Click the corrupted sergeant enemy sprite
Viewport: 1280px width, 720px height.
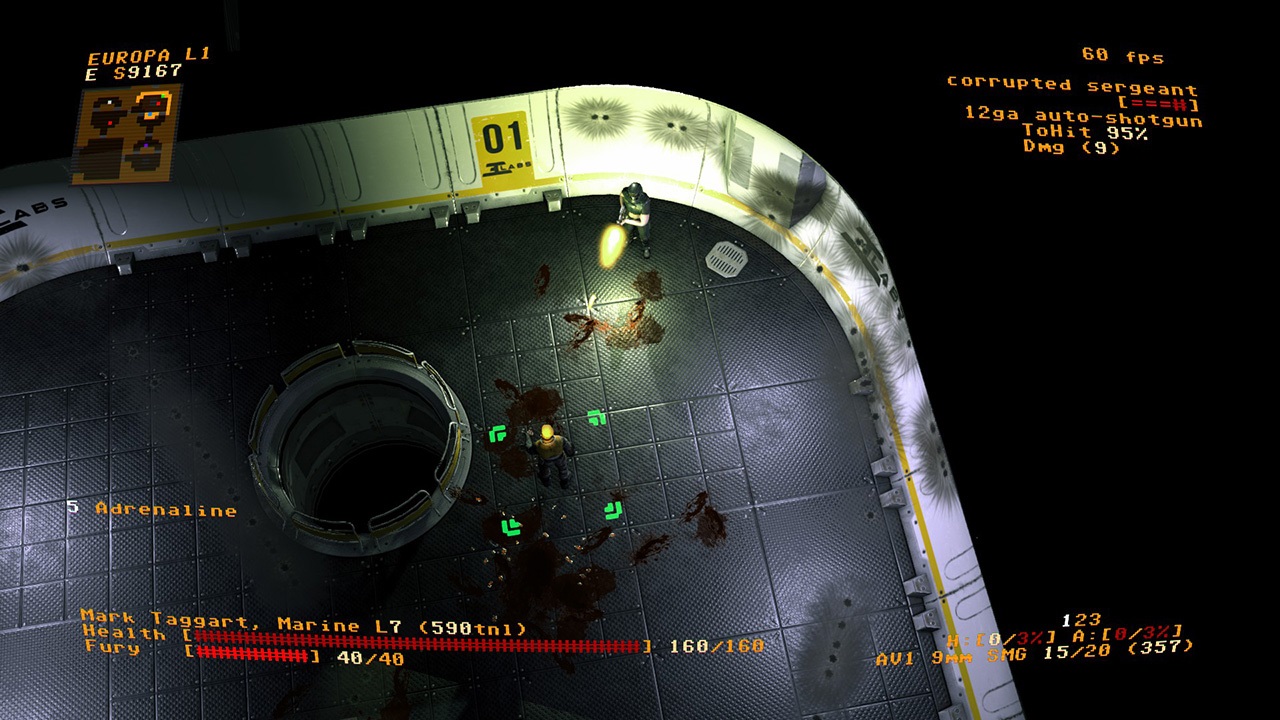(x=634, y=215)
